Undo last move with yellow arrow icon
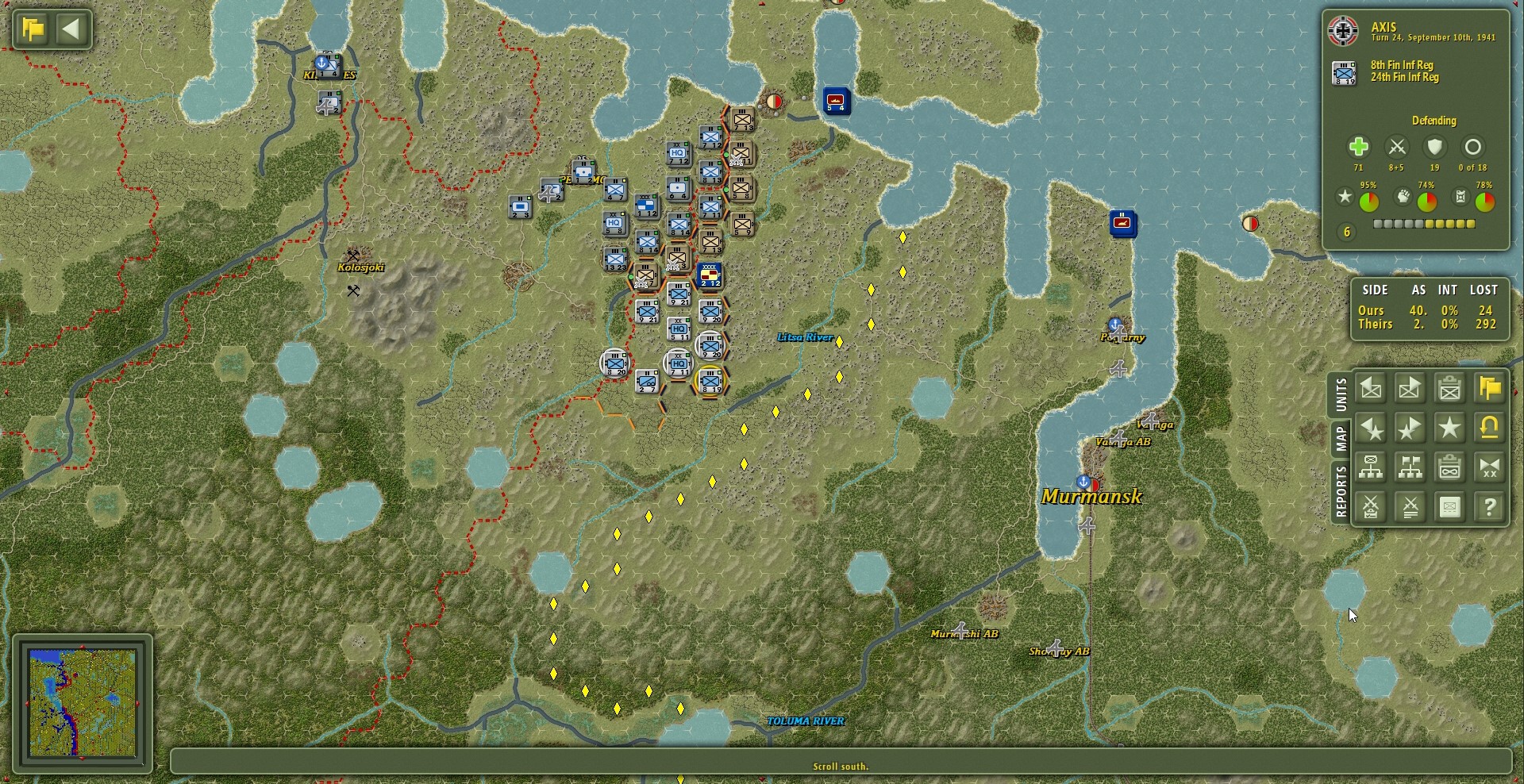1524x784 pixels. coord(1490,429)
